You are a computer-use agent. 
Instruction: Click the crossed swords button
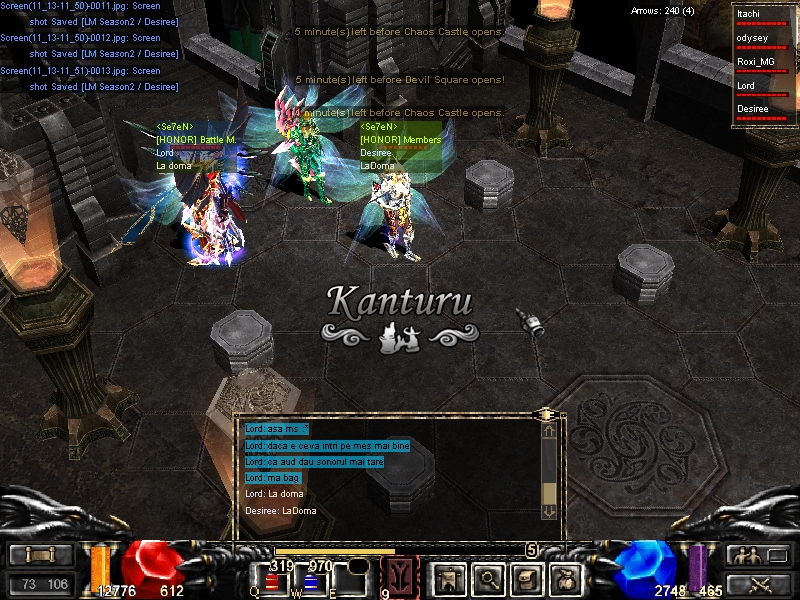coord(755,584)
